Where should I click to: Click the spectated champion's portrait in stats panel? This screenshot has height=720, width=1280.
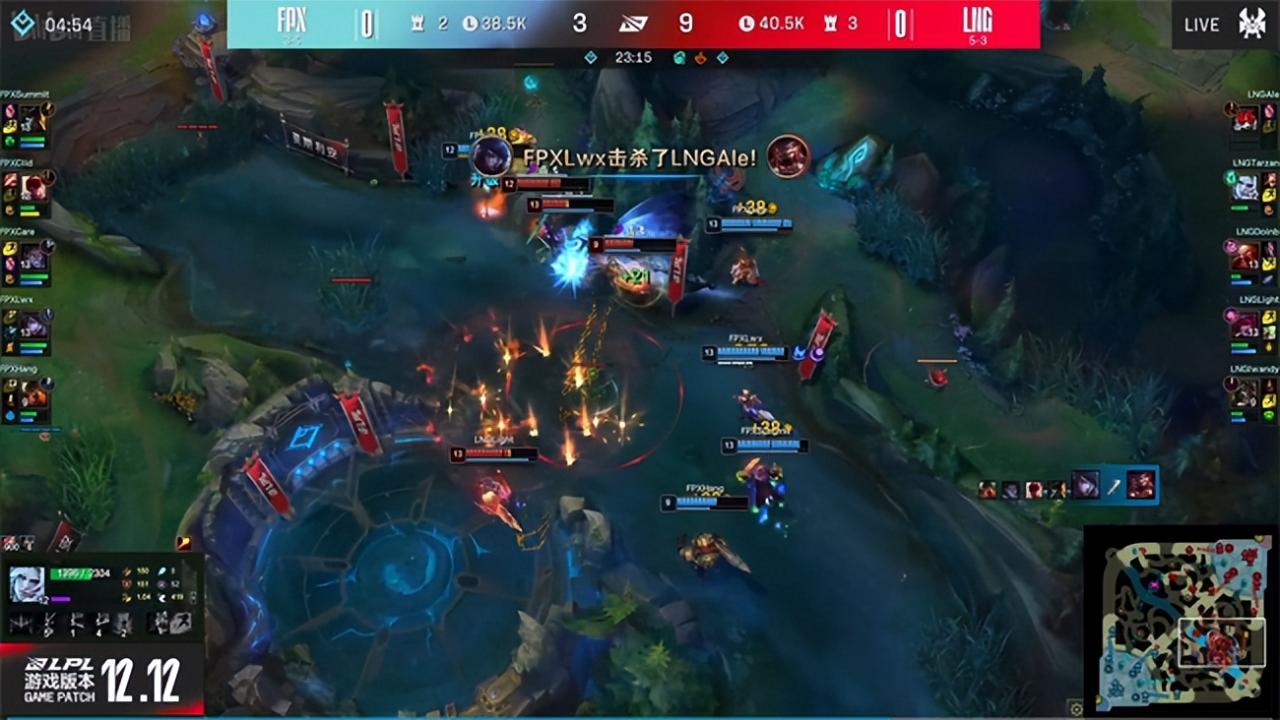[28, 585]
